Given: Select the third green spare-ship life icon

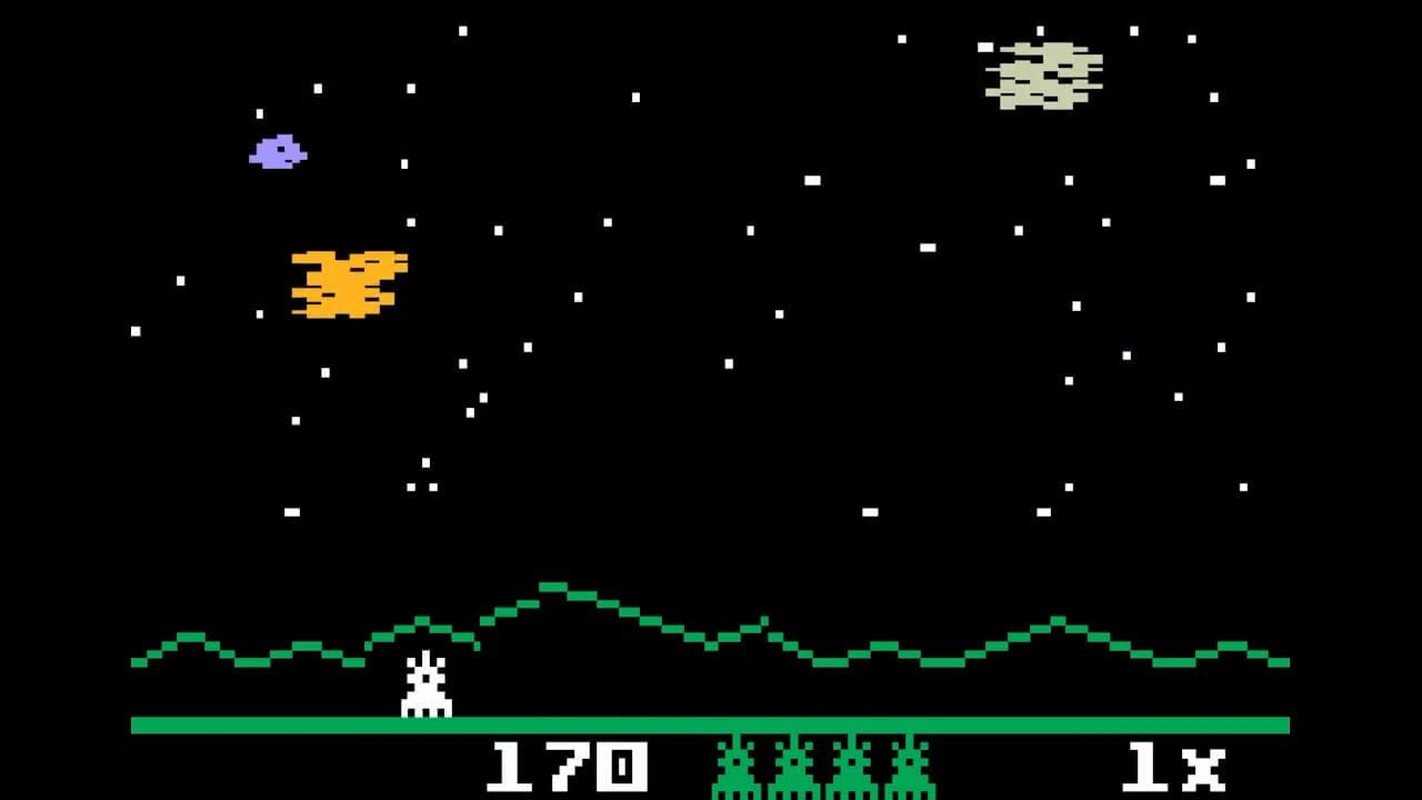Looking at the screenshot, I should [850, 765].
